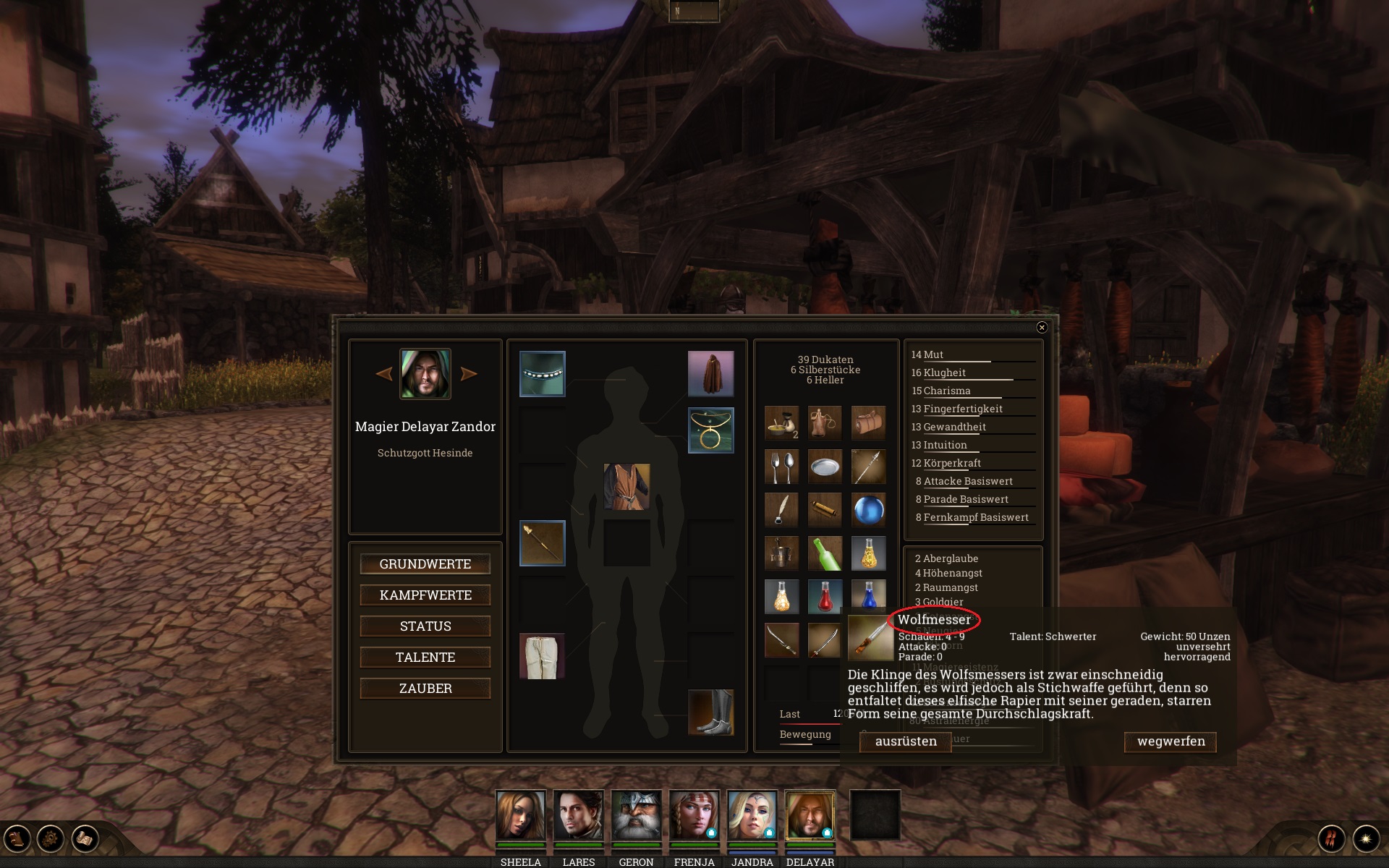This screenshot has width=1389, height=868.
Task: Select the gold amulet equipment slot
Action: coord(710,430)
